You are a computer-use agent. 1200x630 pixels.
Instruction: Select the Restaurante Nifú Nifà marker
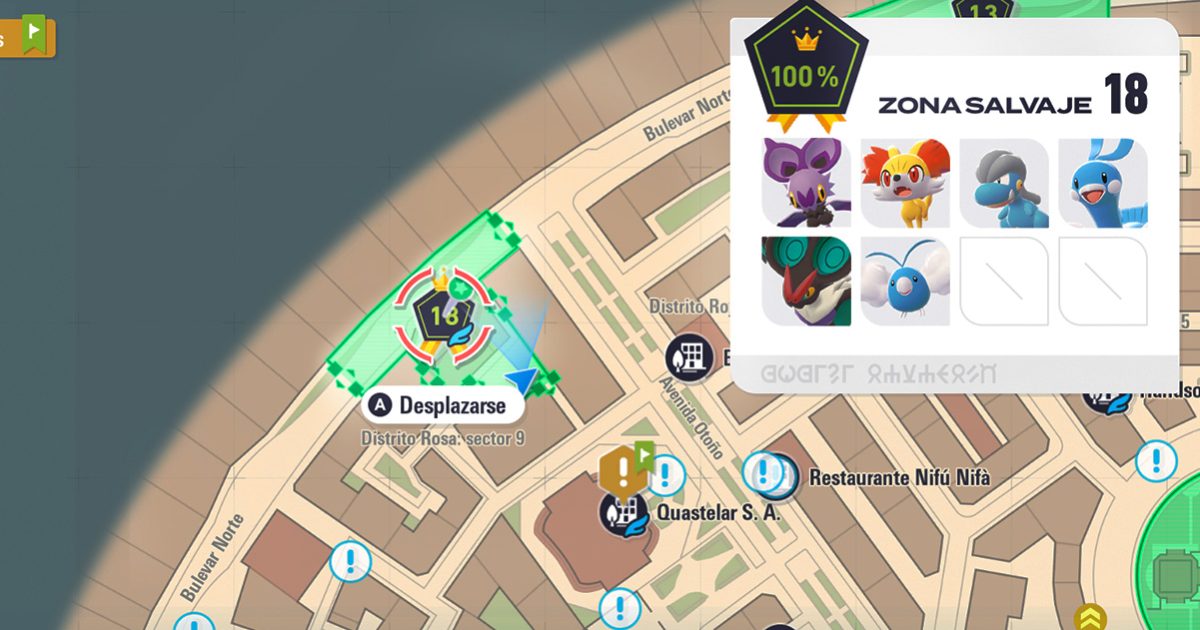(778, 475)
